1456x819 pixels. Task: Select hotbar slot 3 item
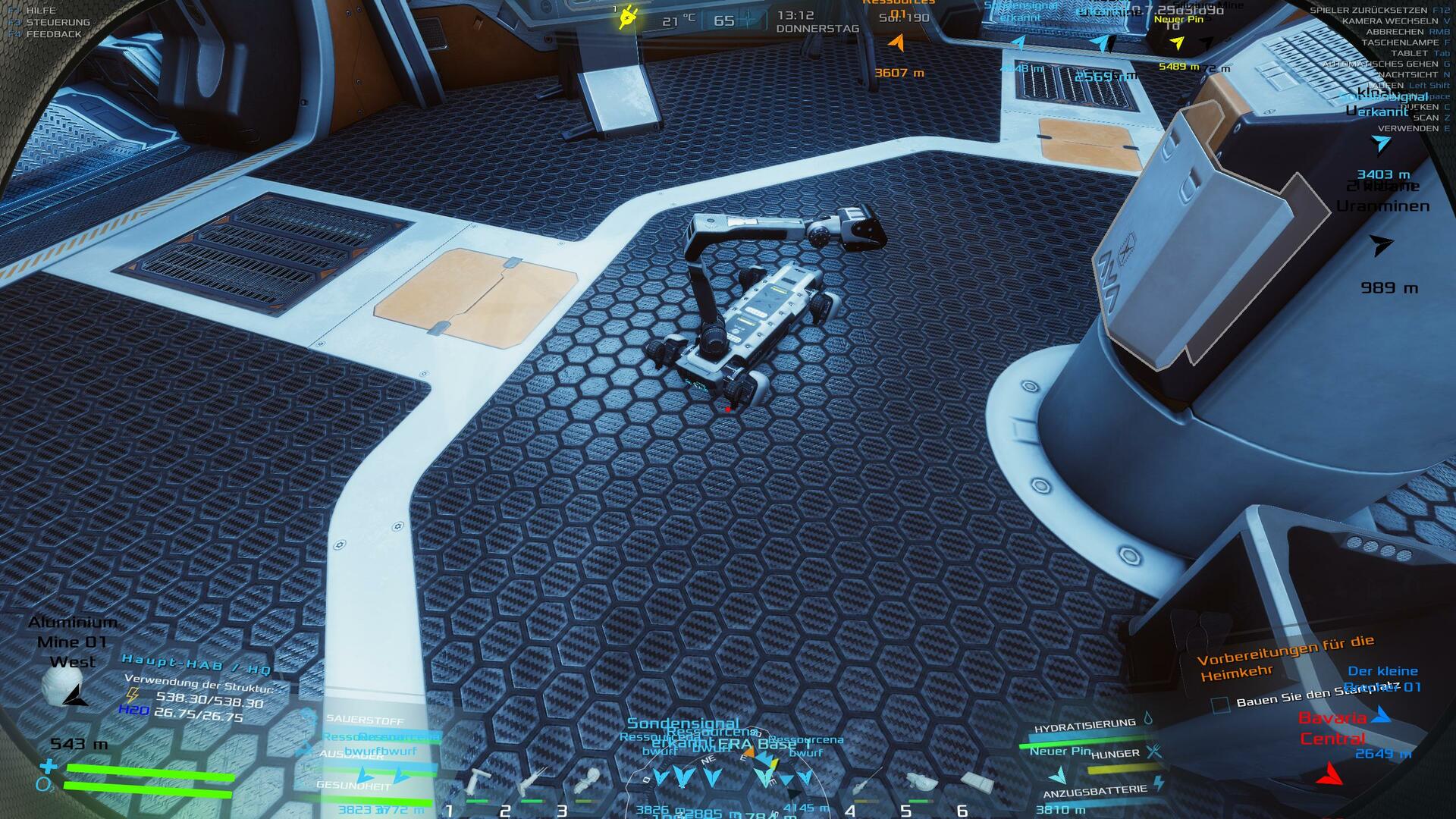point(588,780)
